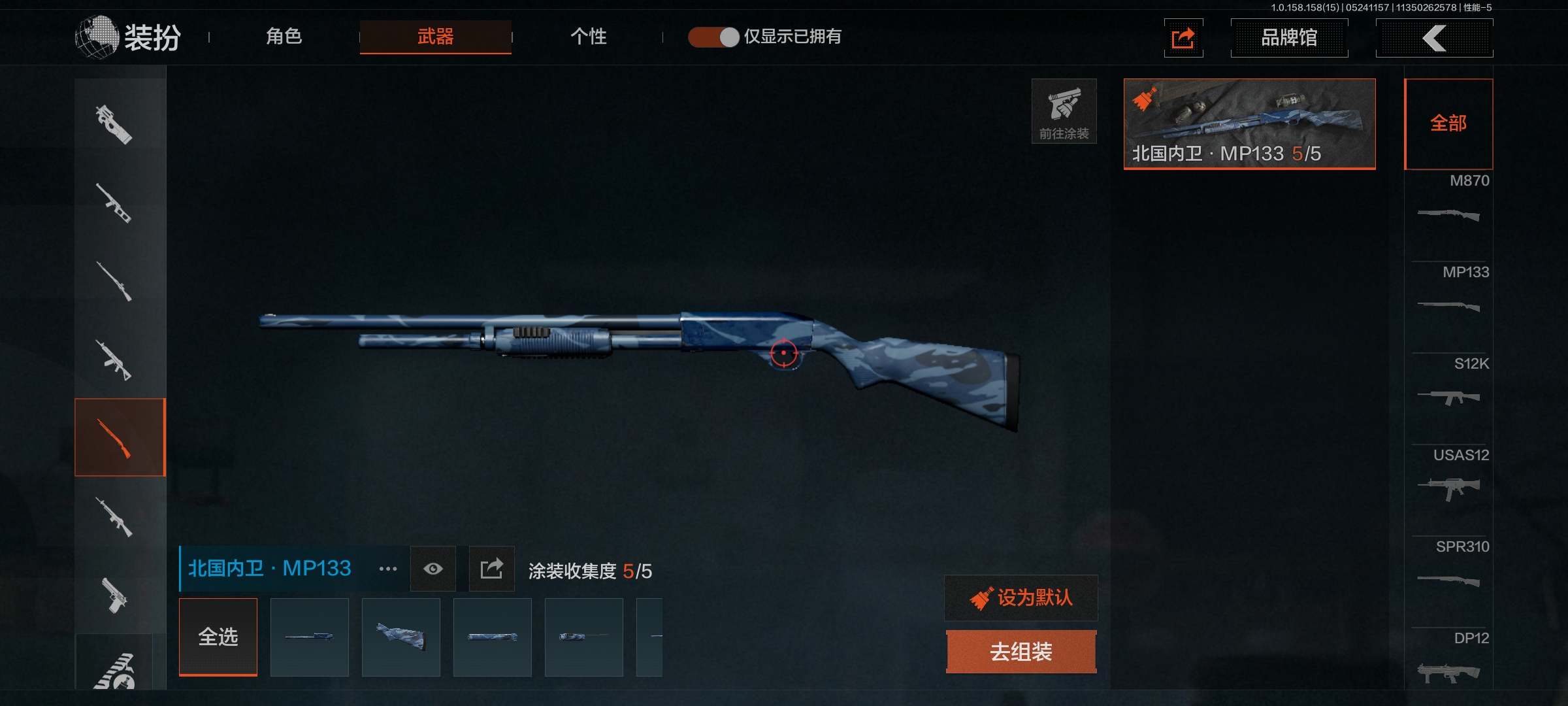The width and height of the screenshot is (1568, 706).
Task: Choose the pistol category in sidebar
Action: click(x=116, y=595)
